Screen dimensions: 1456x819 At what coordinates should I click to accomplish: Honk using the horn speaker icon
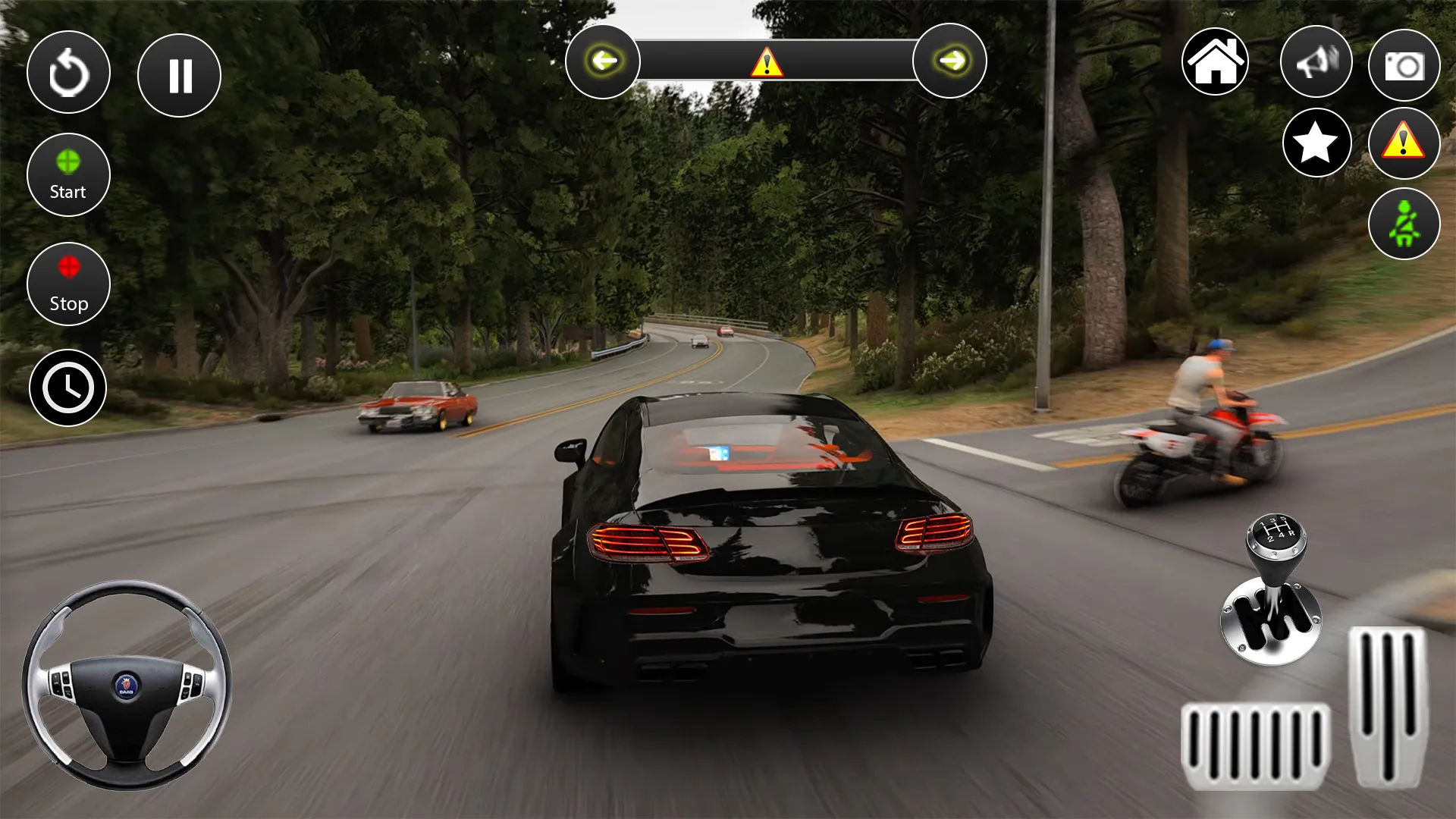(x=1316, y=61)
